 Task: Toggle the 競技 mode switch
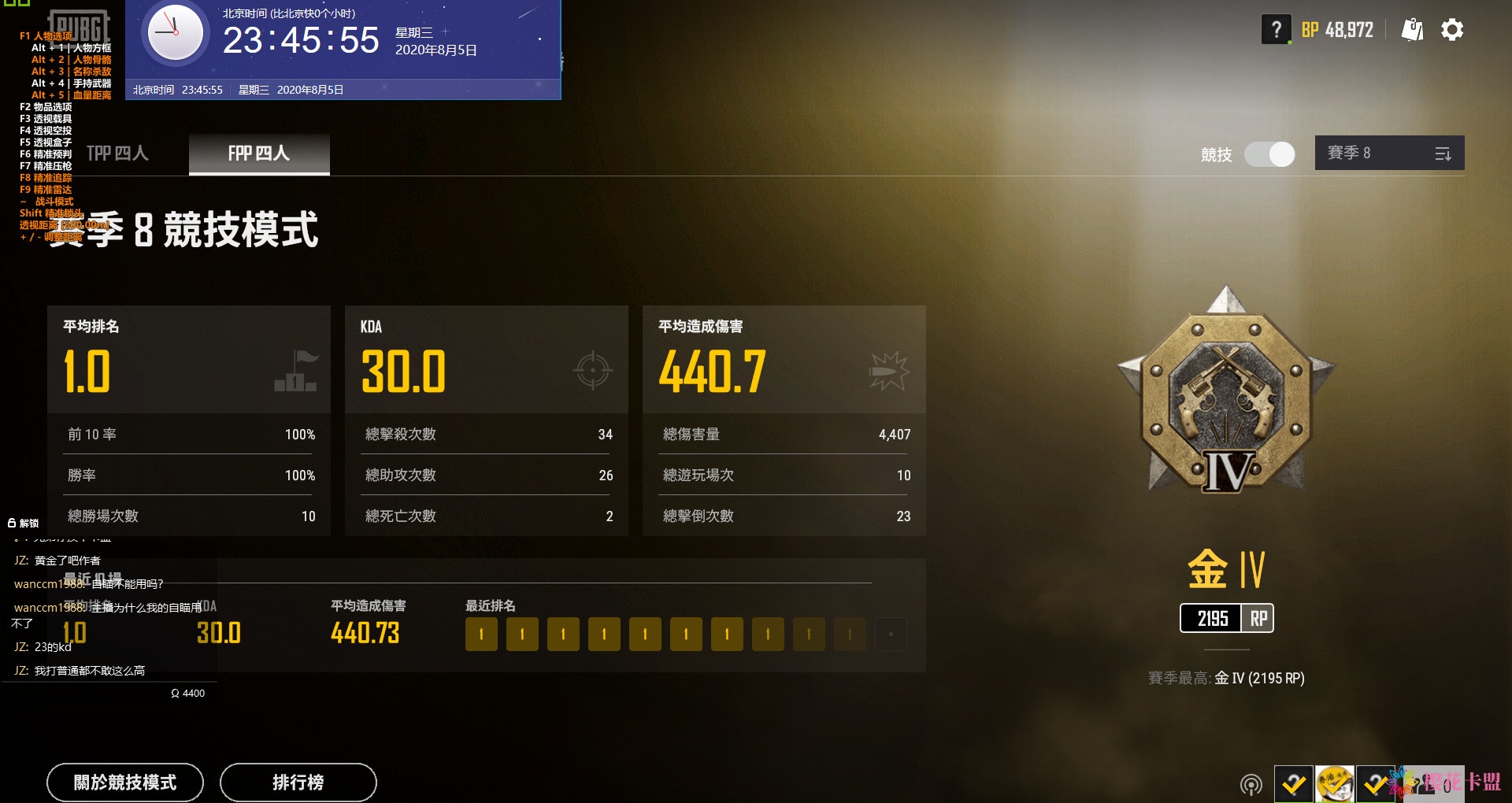(1269, 154)
